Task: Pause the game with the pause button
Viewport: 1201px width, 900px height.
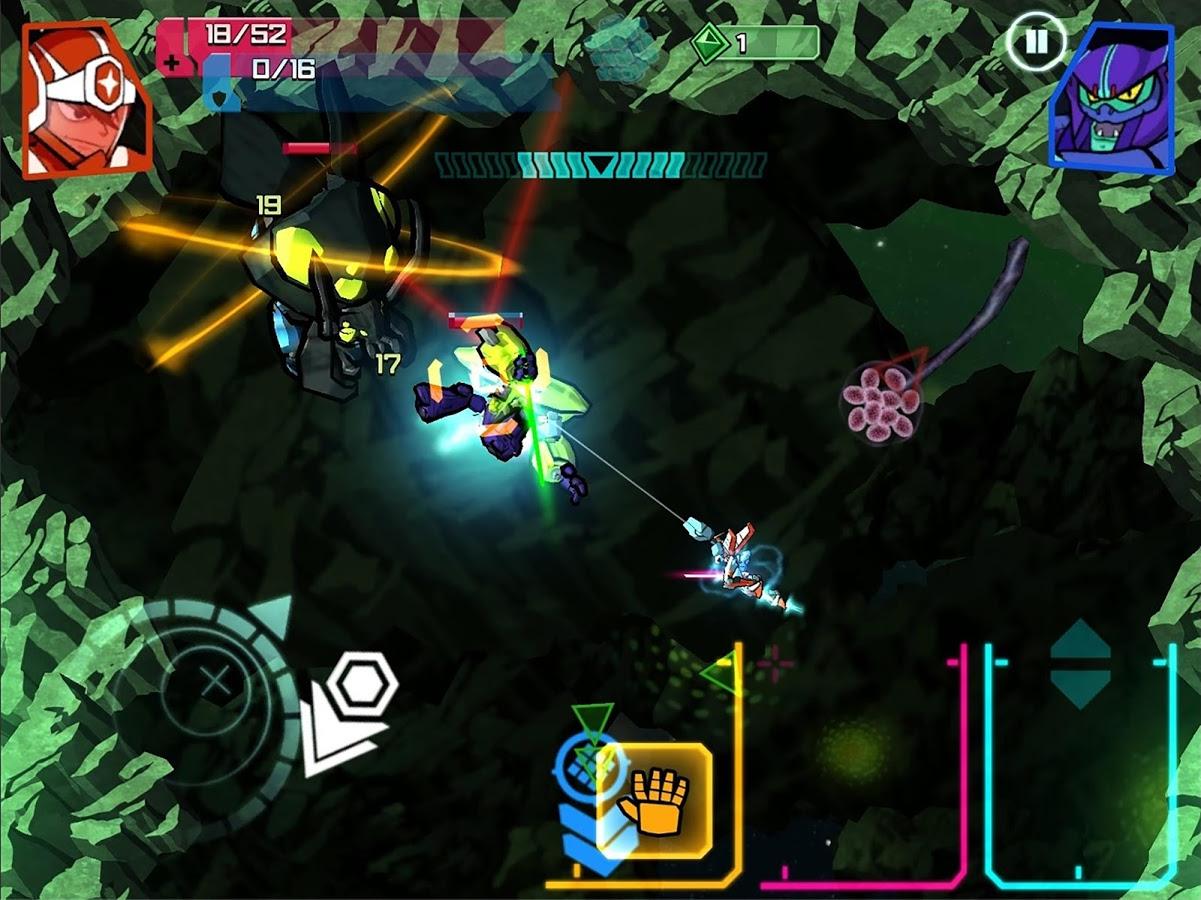Action: point(1036,42)
